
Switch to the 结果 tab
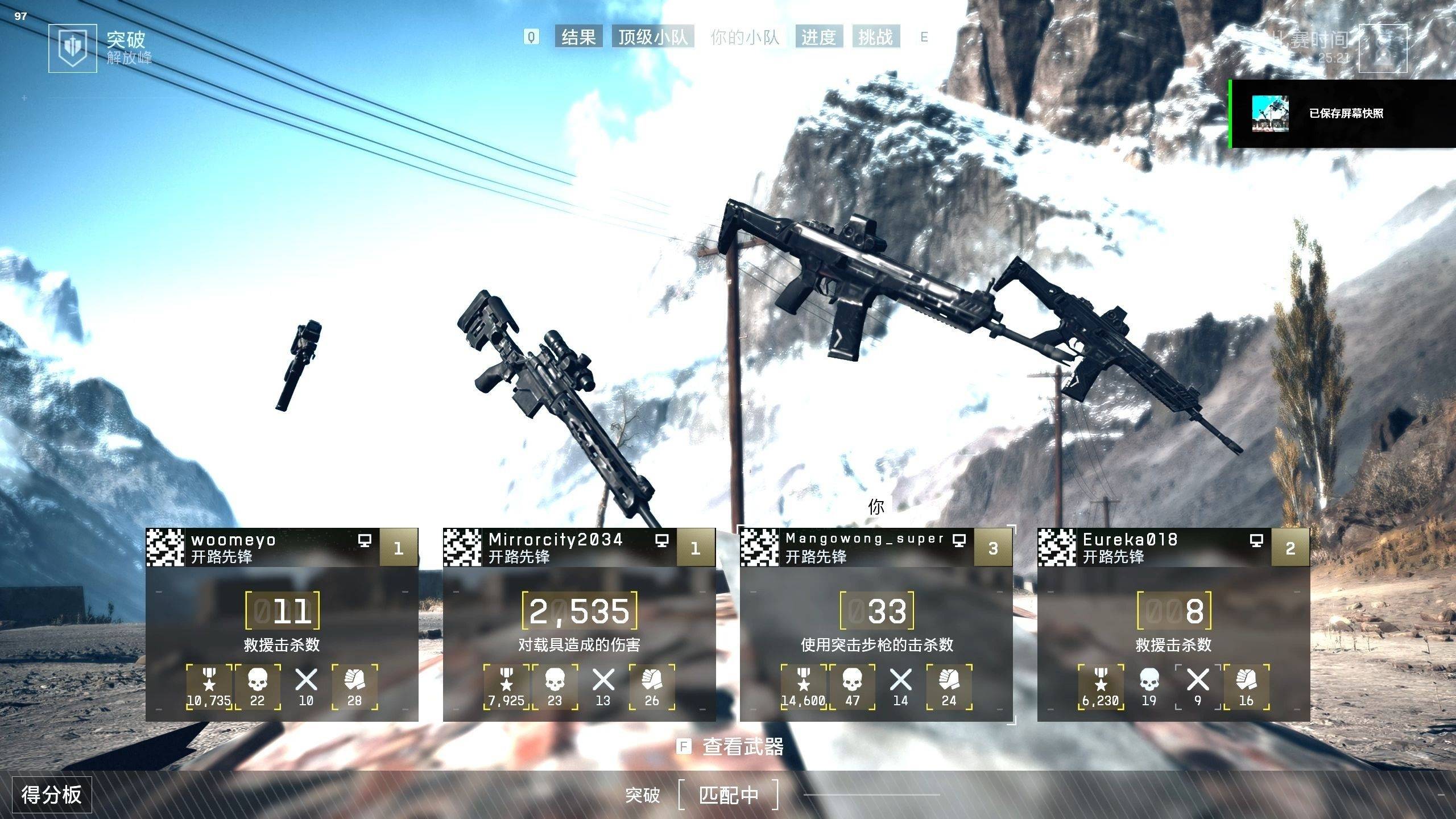tap(578, 38)
